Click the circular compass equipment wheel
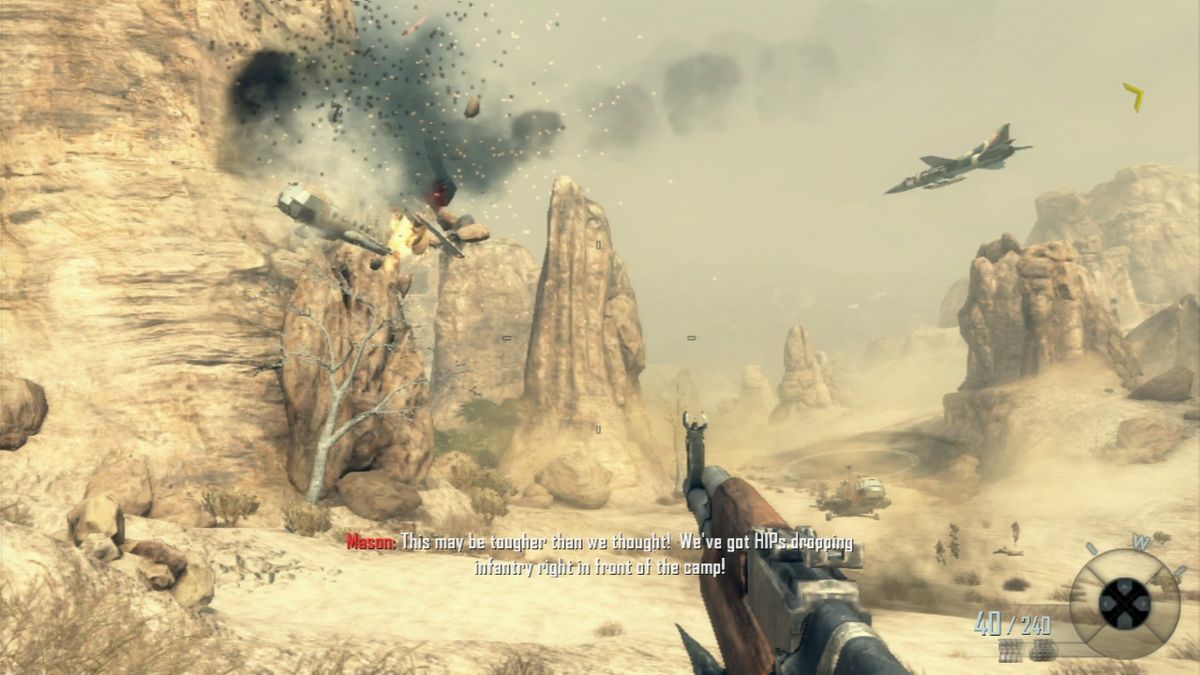Screen dimensions: 1200x675 (x=1123, y=603)
